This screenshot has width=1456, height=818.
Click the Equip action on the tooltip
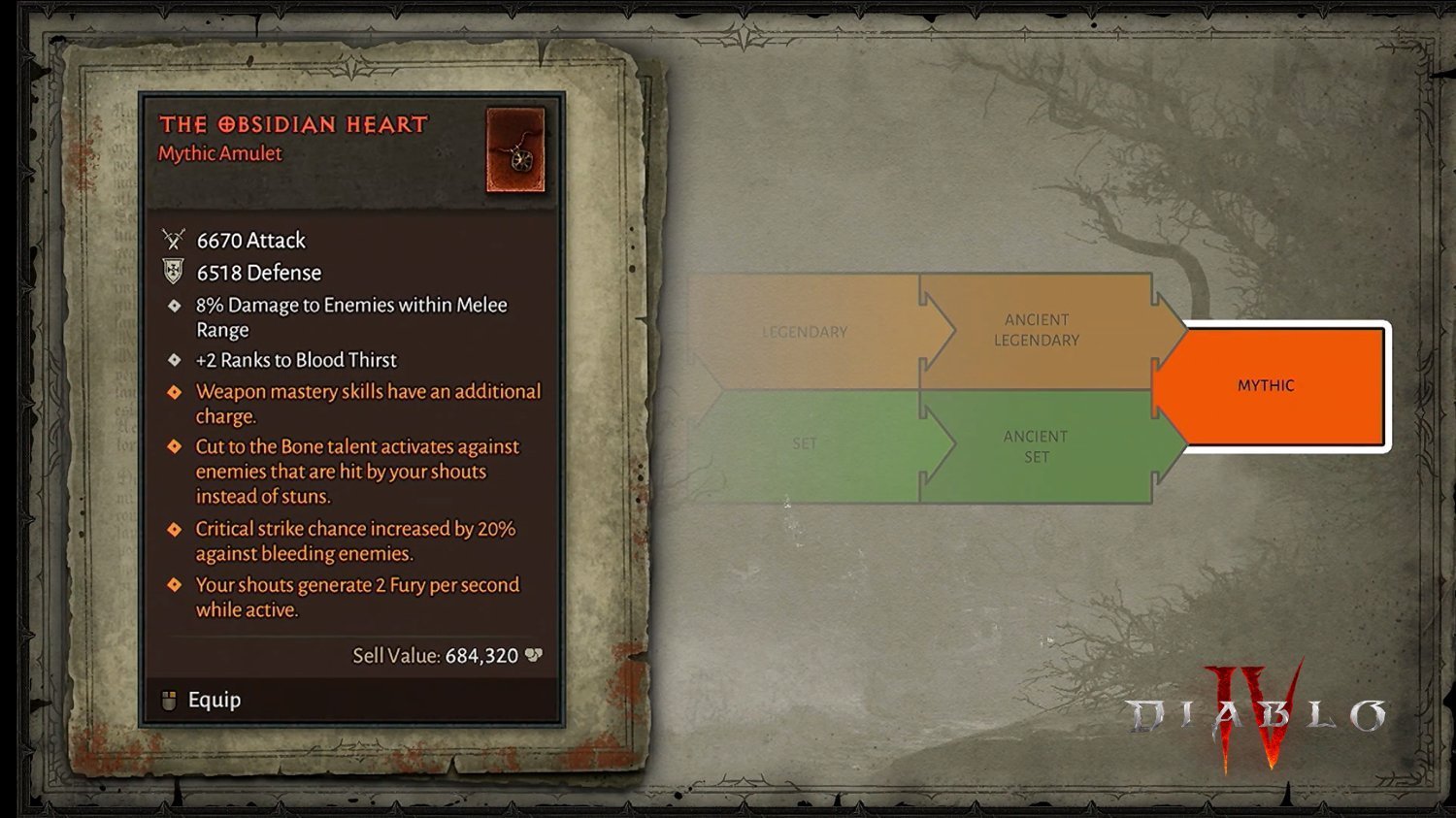[214, 700]
